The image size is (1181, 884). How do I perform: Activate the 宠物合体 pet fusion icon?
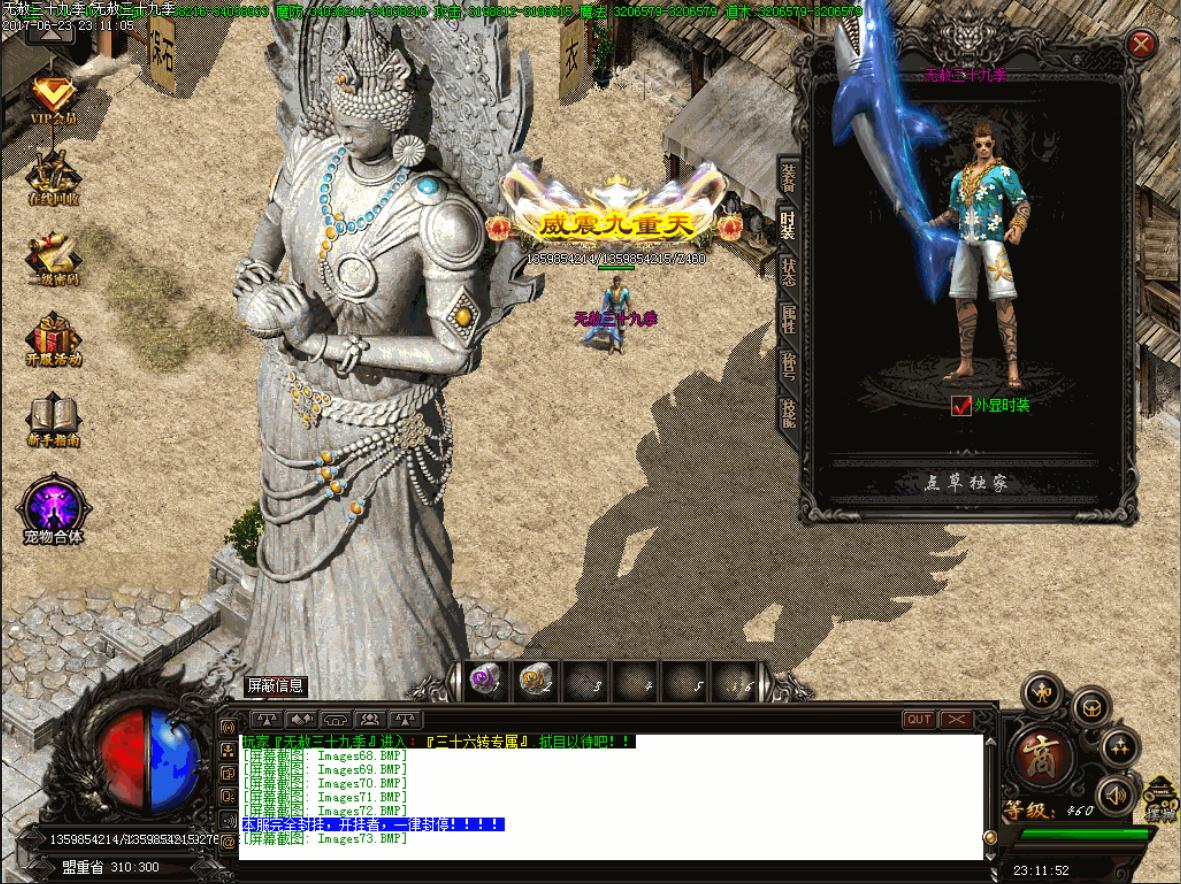(x=53, y=508)
